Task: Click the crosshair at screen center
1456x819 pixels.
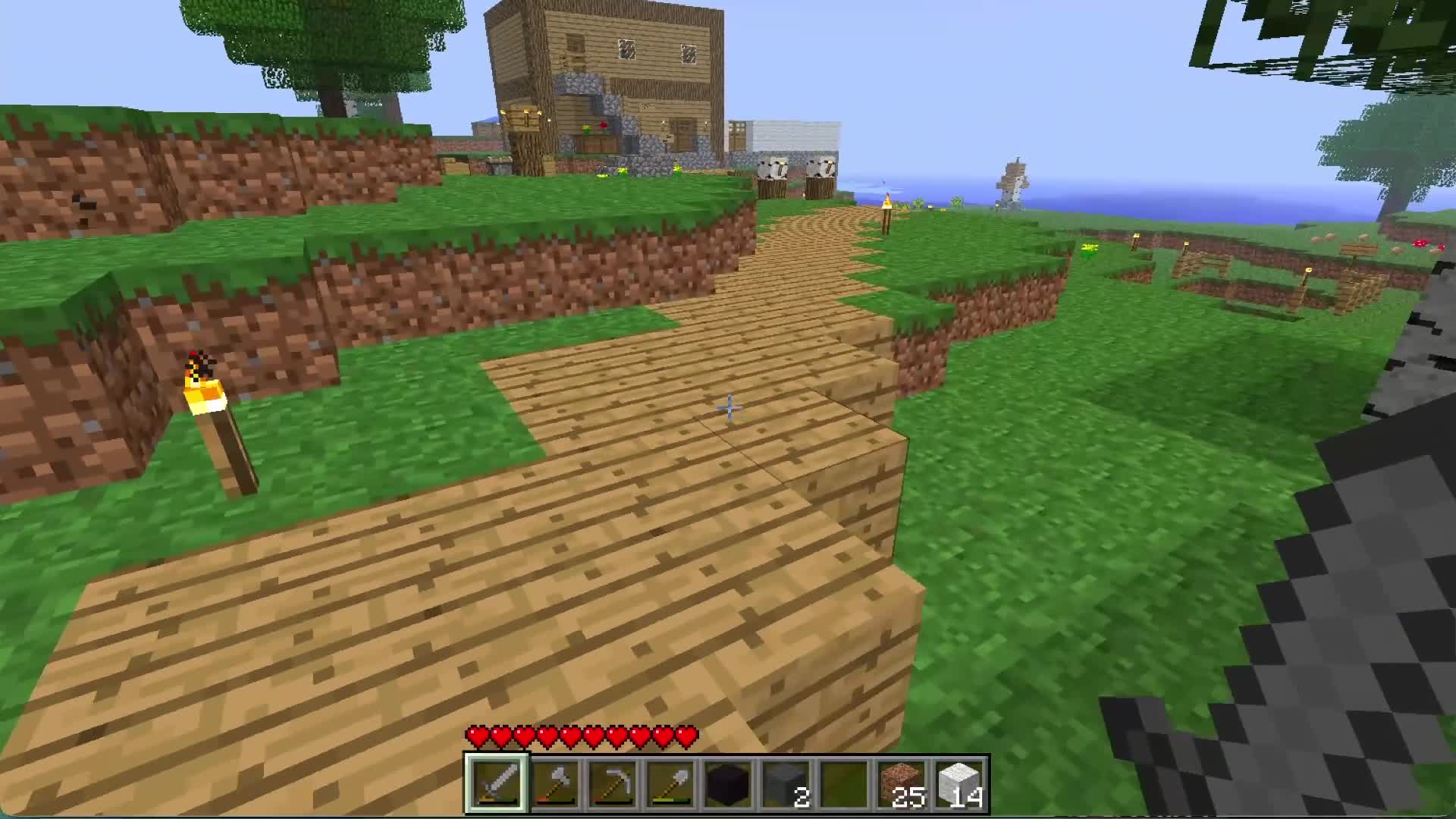Action: tap(728, 409)
